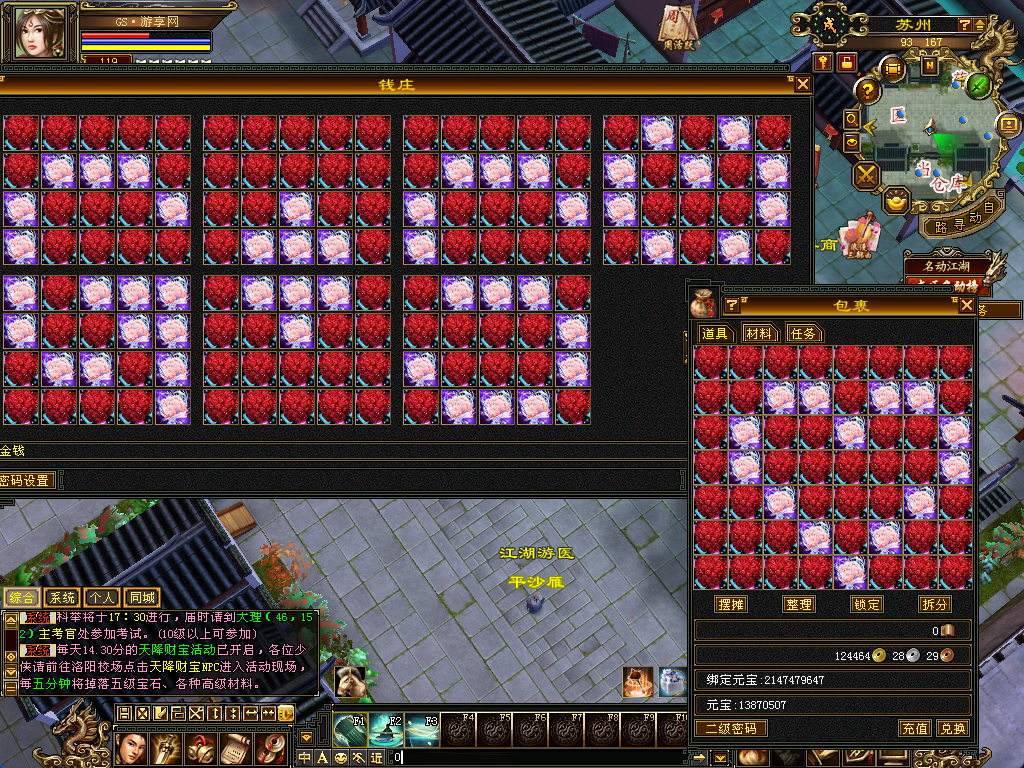The height and width of the screenshot is (768, 1024).
Task: Click the crossed swords icon by the minimap
Action: [x=866, y=175]
